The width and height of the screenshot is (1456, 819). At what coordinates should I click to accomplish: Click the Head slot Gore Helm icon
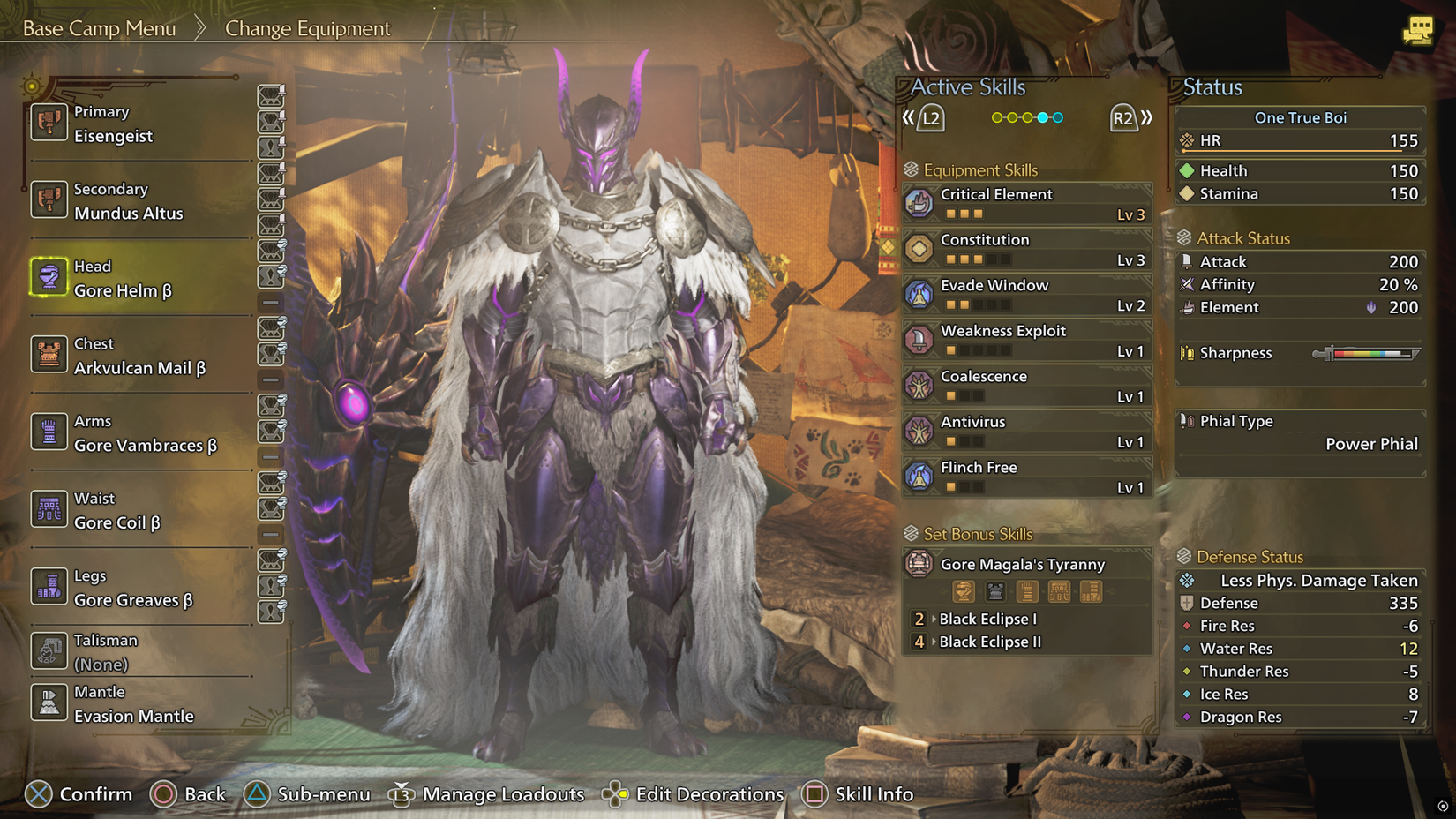point(49,278)
